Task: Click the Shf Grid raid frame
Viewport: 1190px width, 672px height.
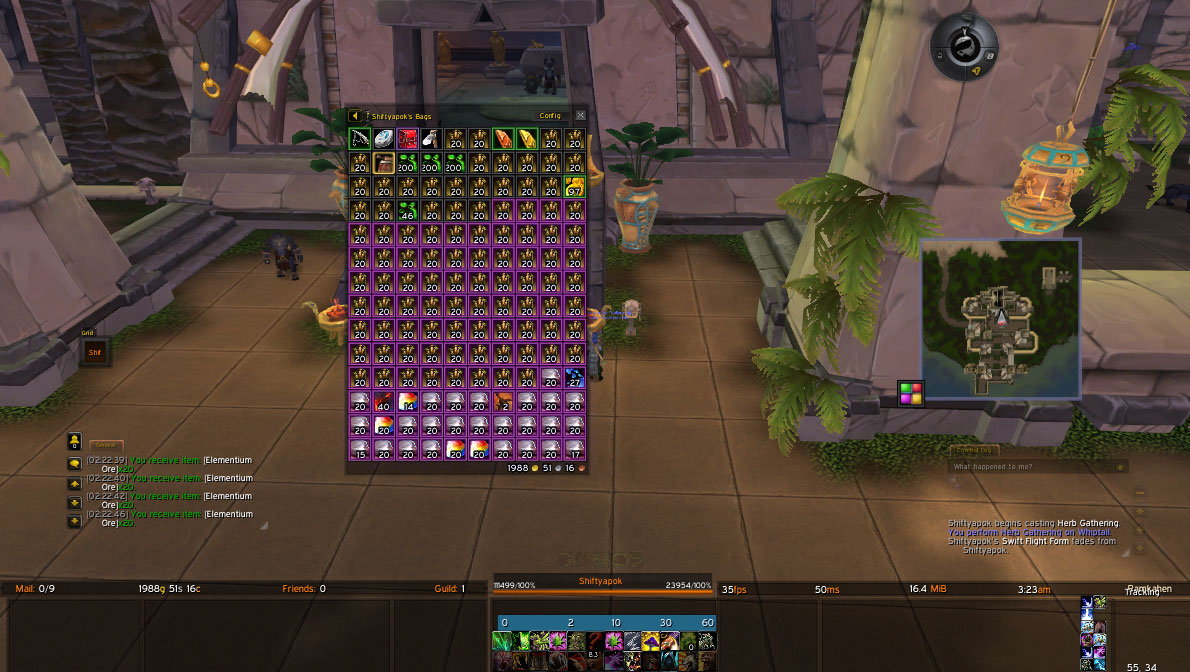Action: (x=95, y=351)
